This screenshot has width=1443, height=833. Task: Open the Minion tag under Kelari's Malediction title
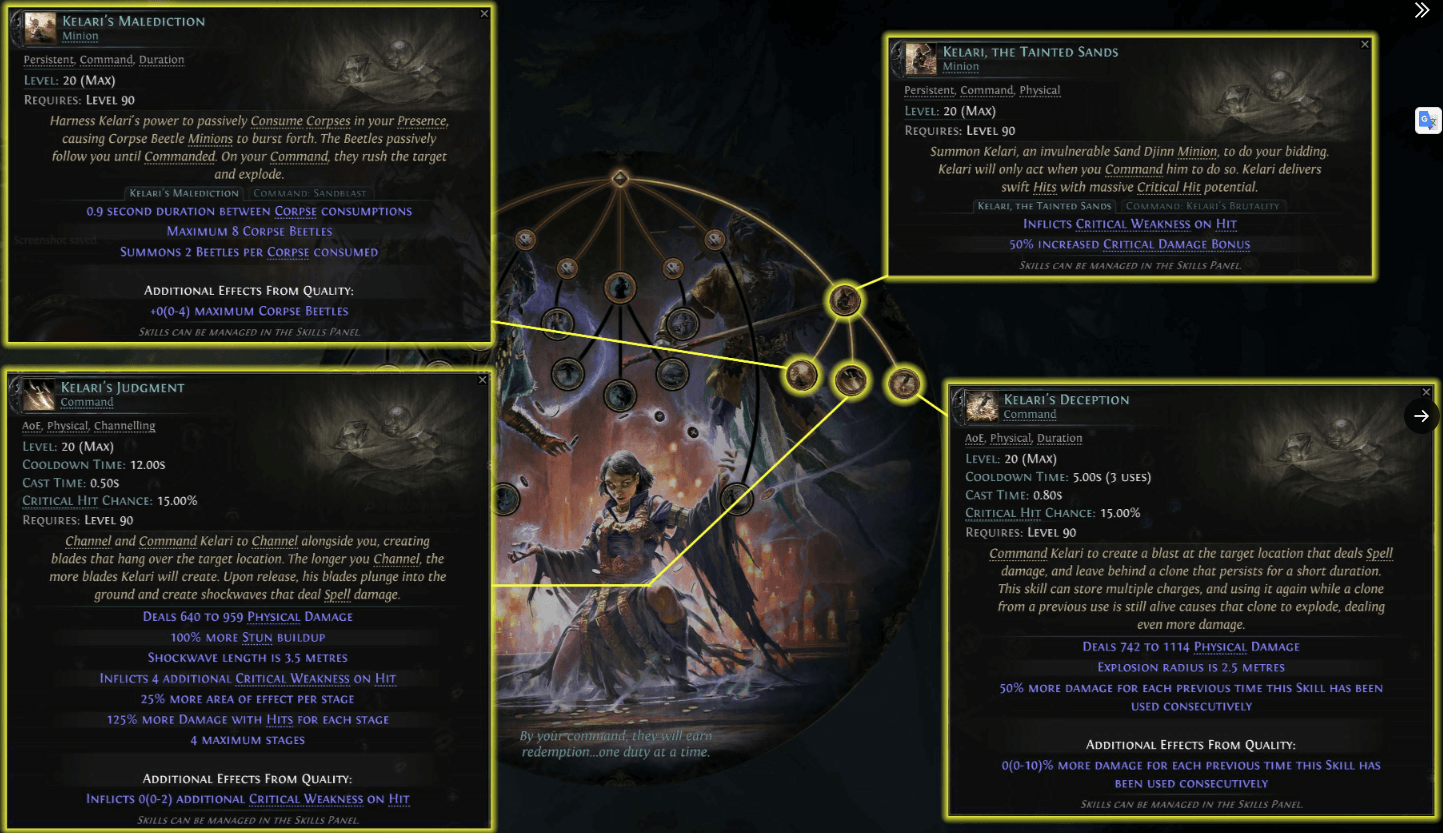tap(80, 36)
